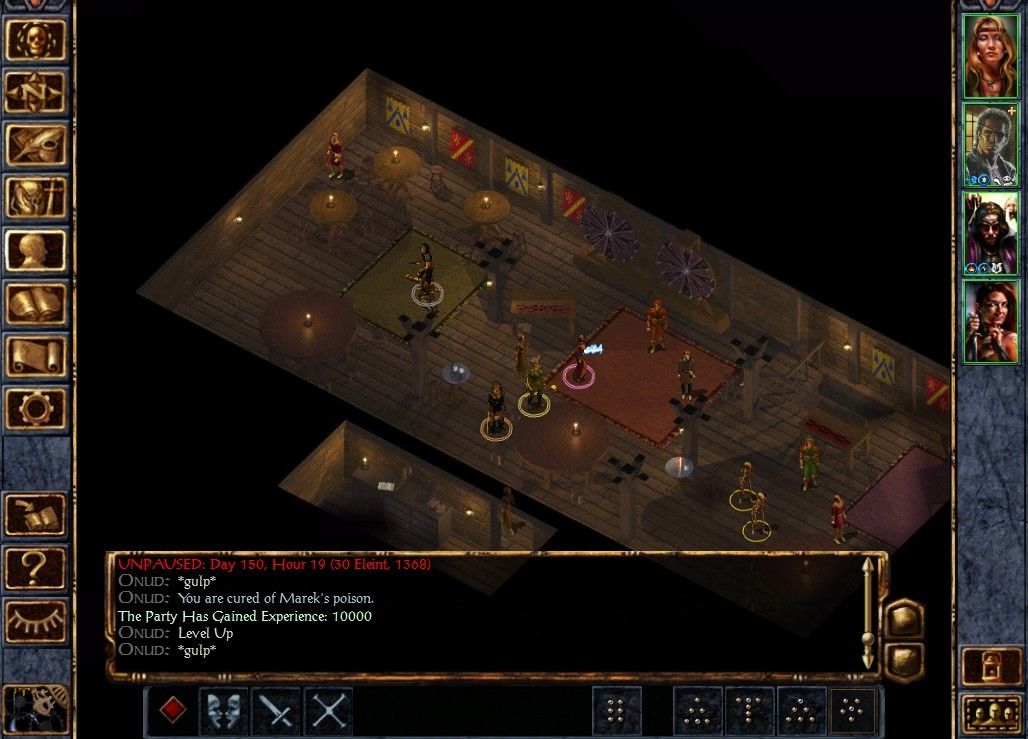This screenshot has width=1028, height=739.
Task: Click the closed-eye rest button
Action: pos(36,621)
